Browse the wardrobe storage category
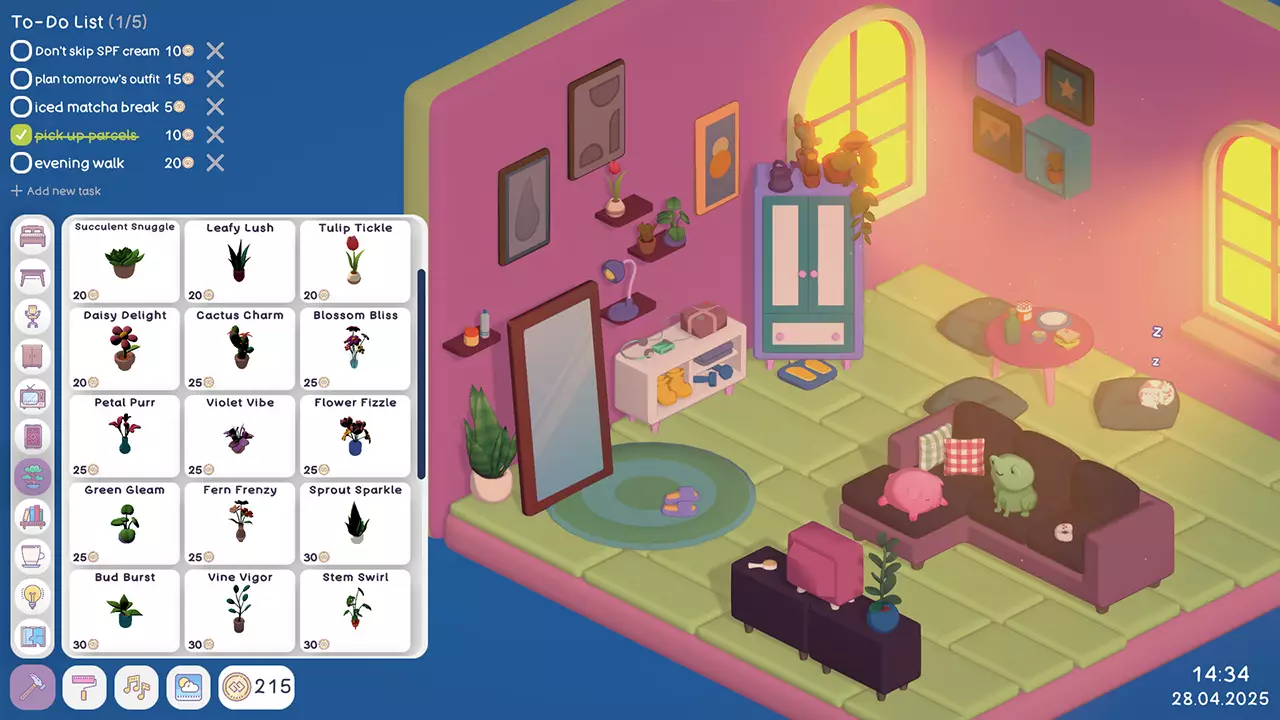The height and width of the screenshot is (720, 1280). (33, 357)
